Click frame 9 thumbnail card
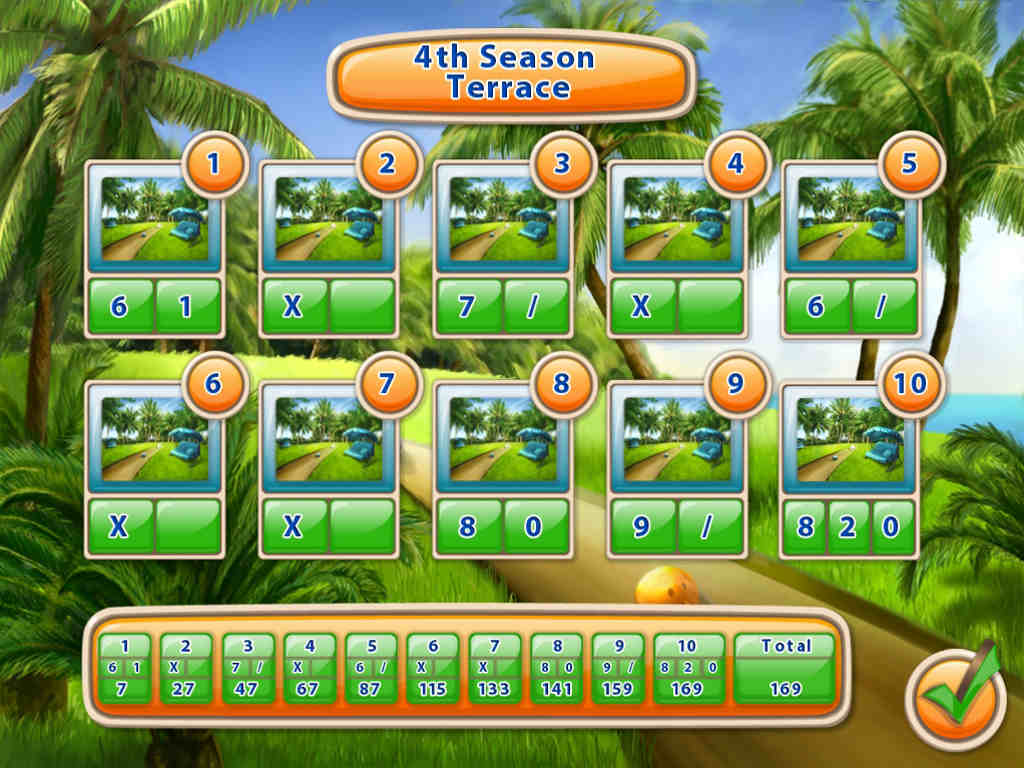 coord(676,440)
